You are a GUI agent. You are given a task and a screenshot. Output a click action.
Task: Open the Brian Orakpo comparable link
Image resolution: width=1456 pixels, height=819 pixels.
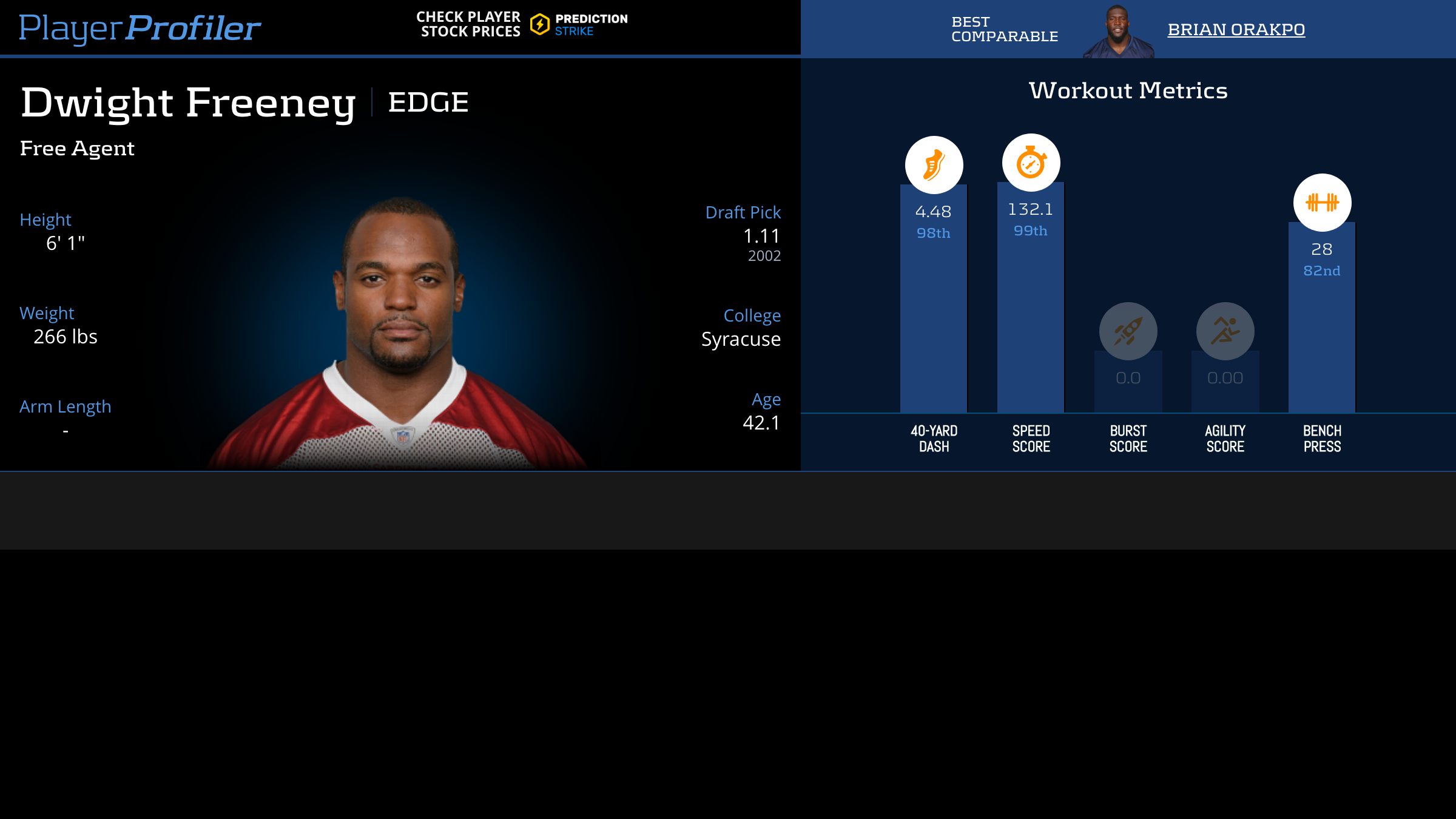[1236, 29]
